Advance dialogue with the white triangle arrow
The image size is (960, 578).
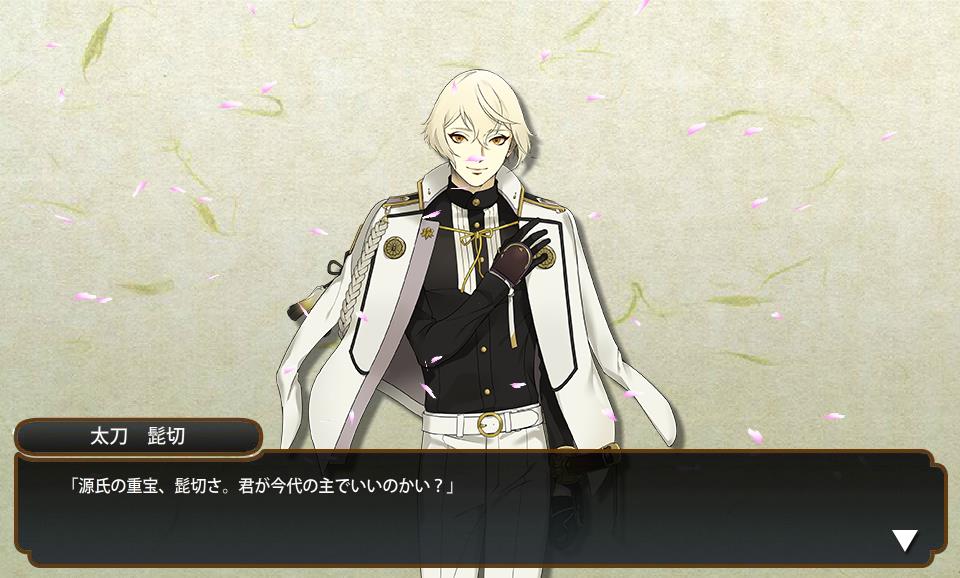(904, 541)
